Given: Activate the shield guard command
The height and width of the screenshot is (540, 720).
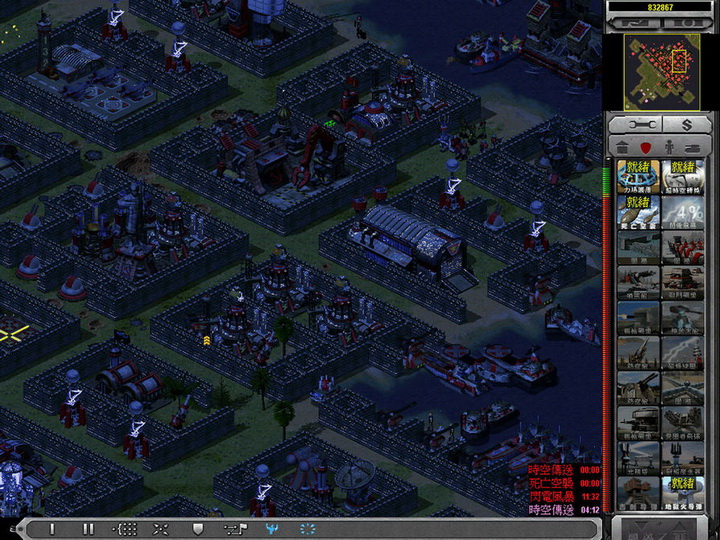Looking at the screenshot, I should tap(198, 528).
